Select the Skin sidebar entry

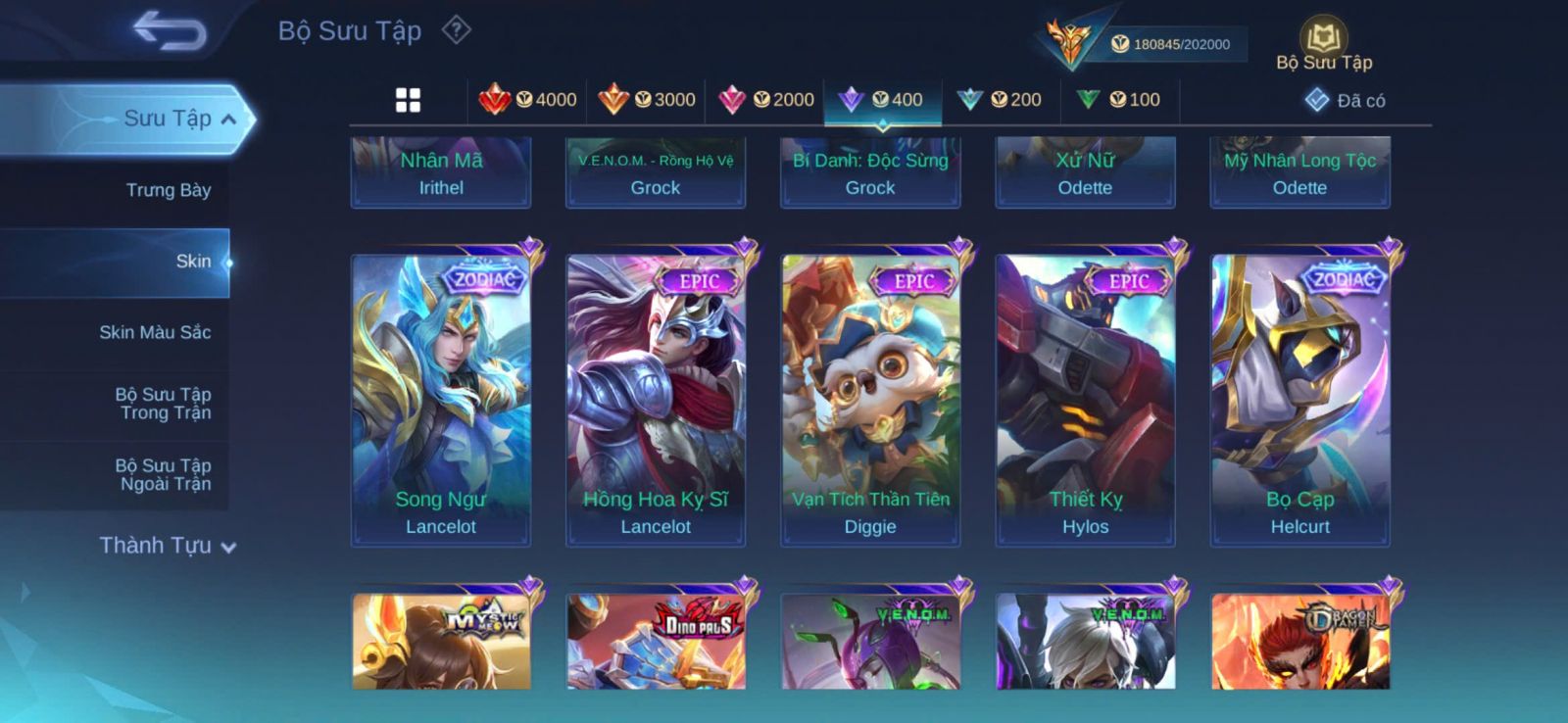[192, 262]
